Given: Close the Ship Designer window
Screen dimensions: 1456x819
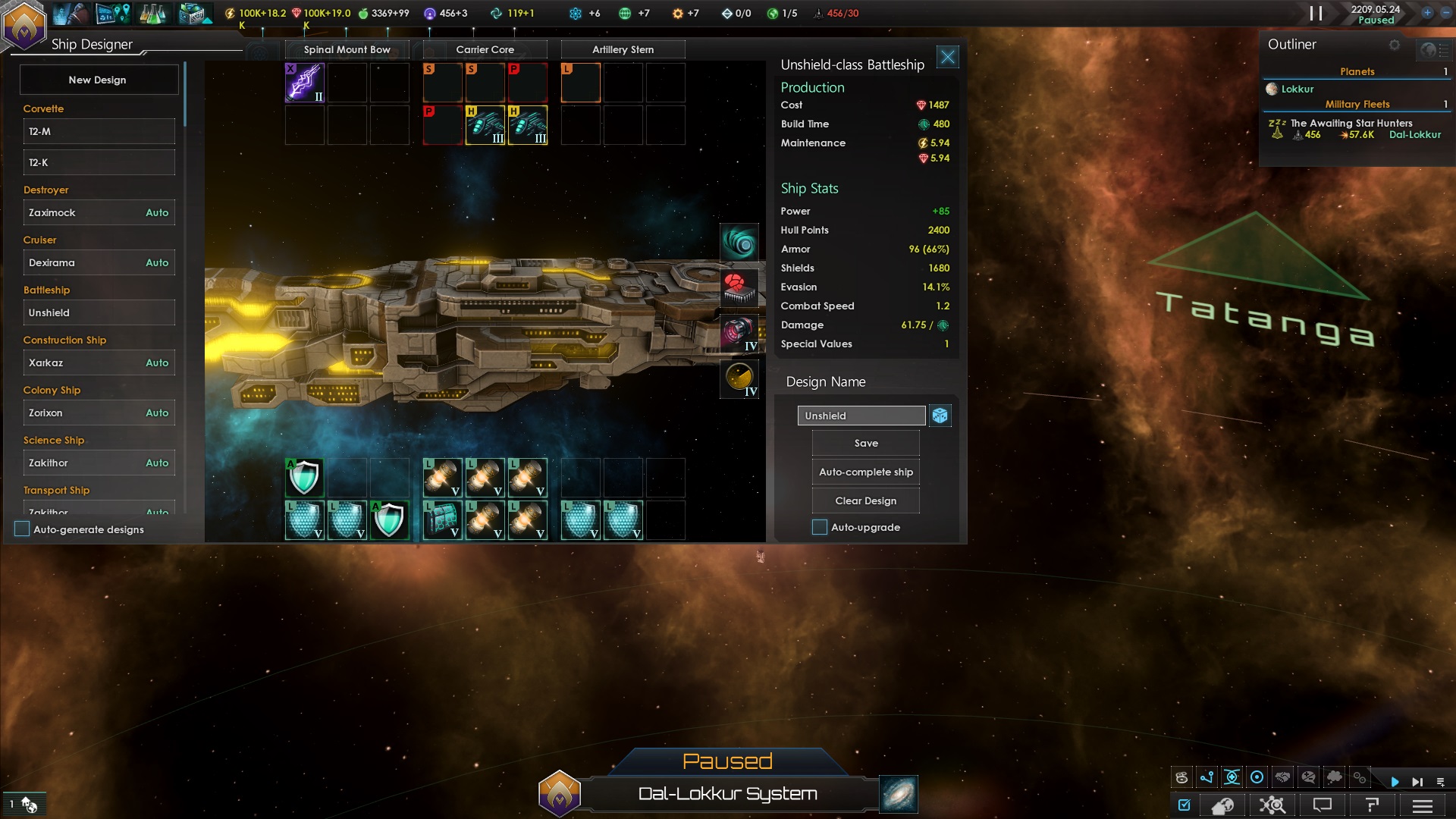Looking at the screenshot, I should 947,57.
